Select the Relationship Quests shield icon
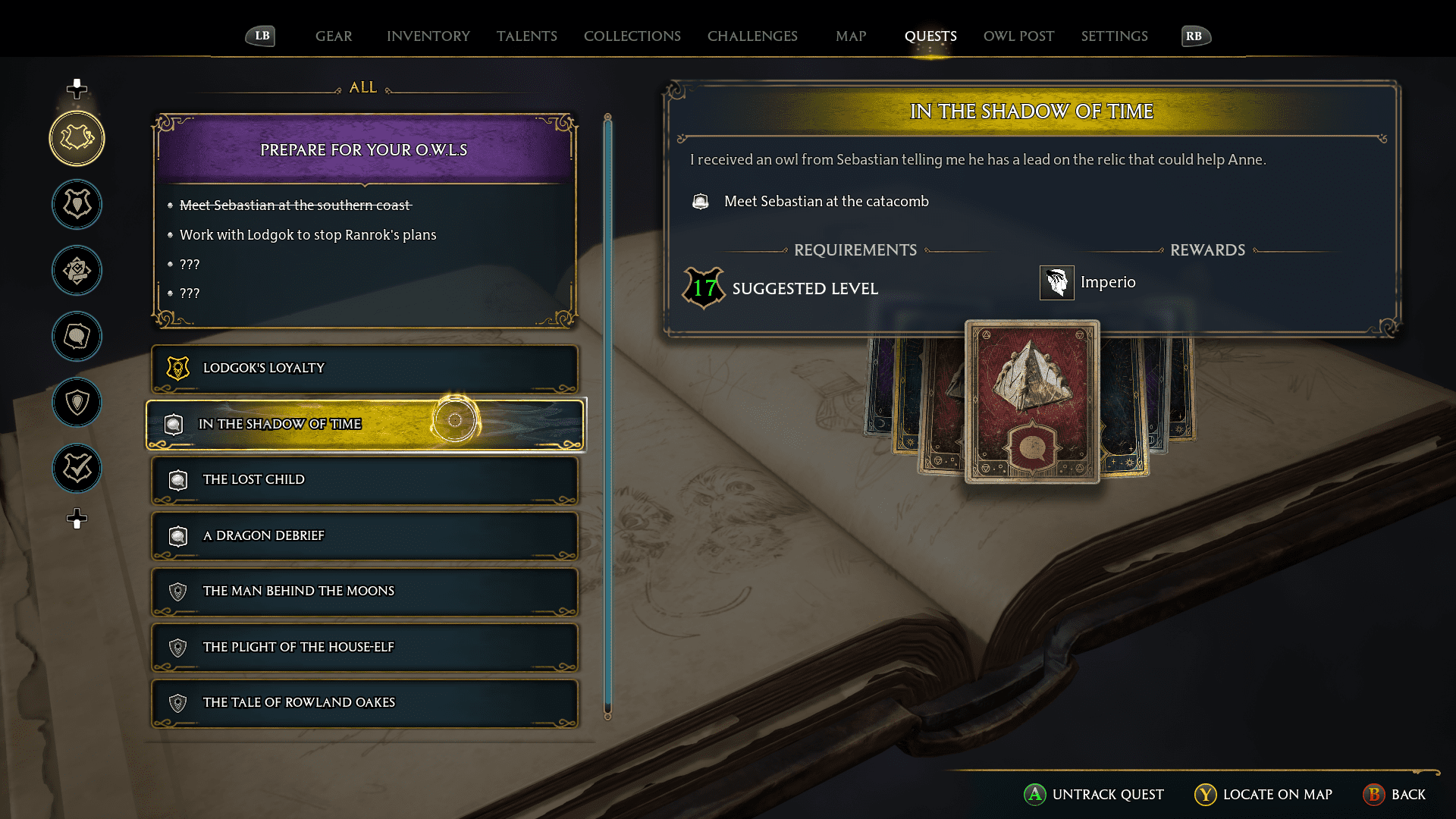Screen dimensions: 1456x819 (x=76, y=403)
